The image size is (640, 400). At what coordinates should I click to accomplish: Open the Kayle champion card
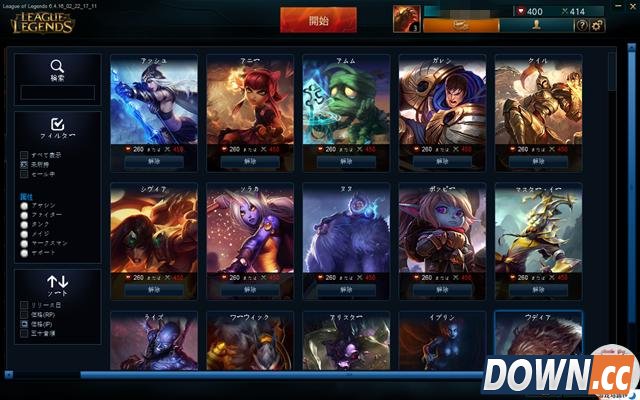pyautogui.click(x=537, y=101)
